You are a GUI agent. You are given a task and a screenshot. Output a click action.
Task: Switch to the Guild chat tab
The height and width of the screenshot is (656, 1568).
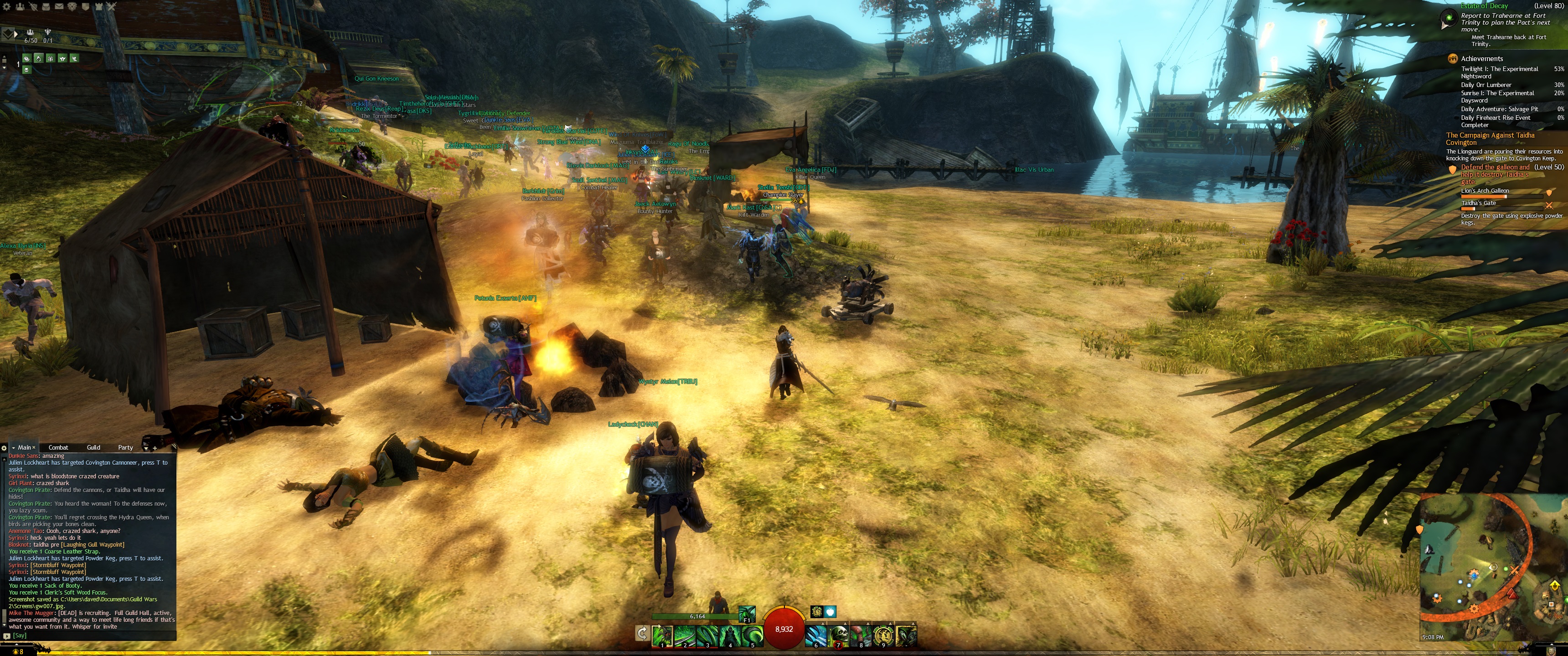(93, 447)
